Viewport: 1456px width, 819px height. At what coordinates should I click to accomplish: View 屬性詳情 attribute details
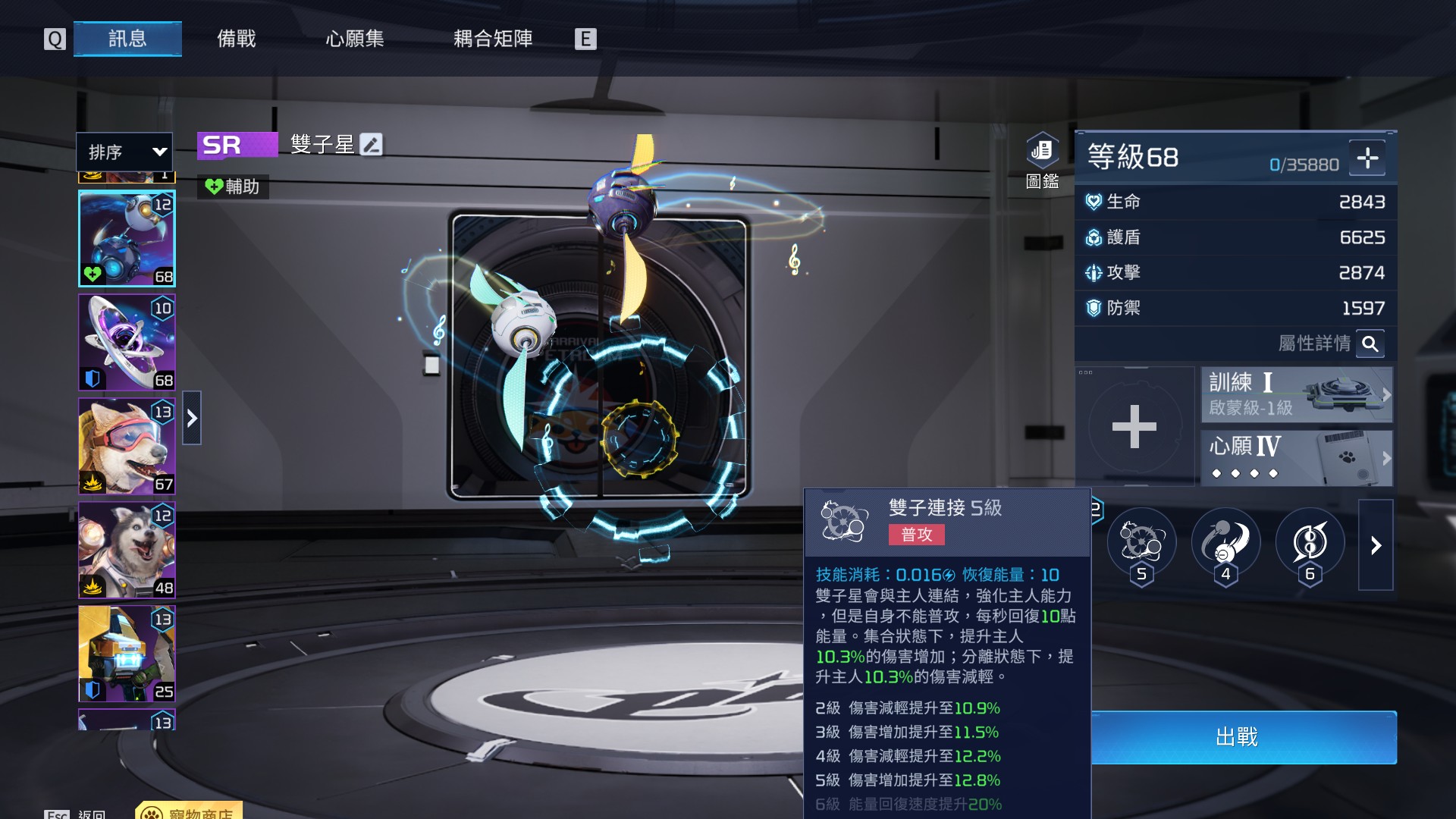click(x=1370, y=344)
